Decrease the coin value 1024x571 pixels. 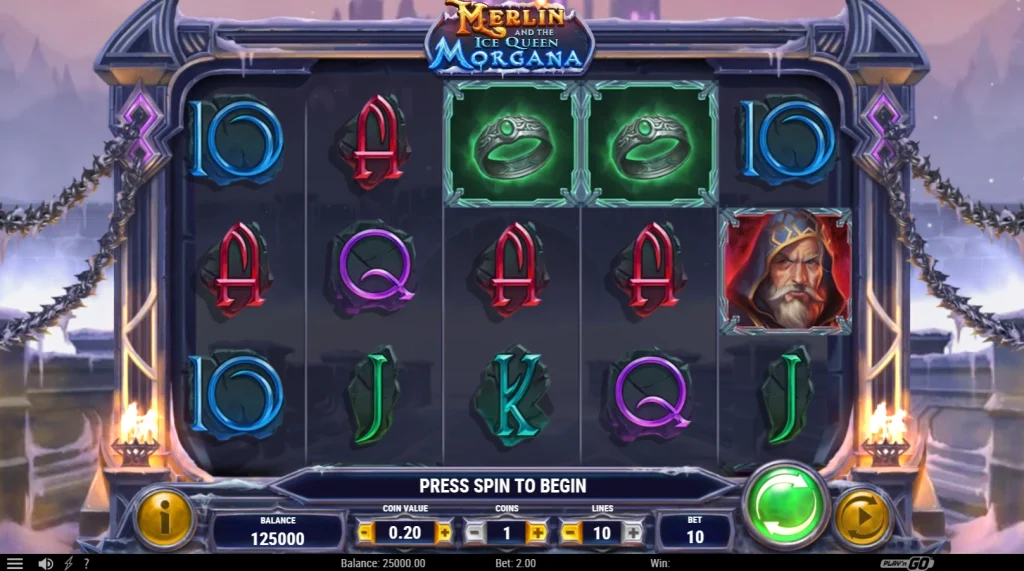tap(366, 533)
